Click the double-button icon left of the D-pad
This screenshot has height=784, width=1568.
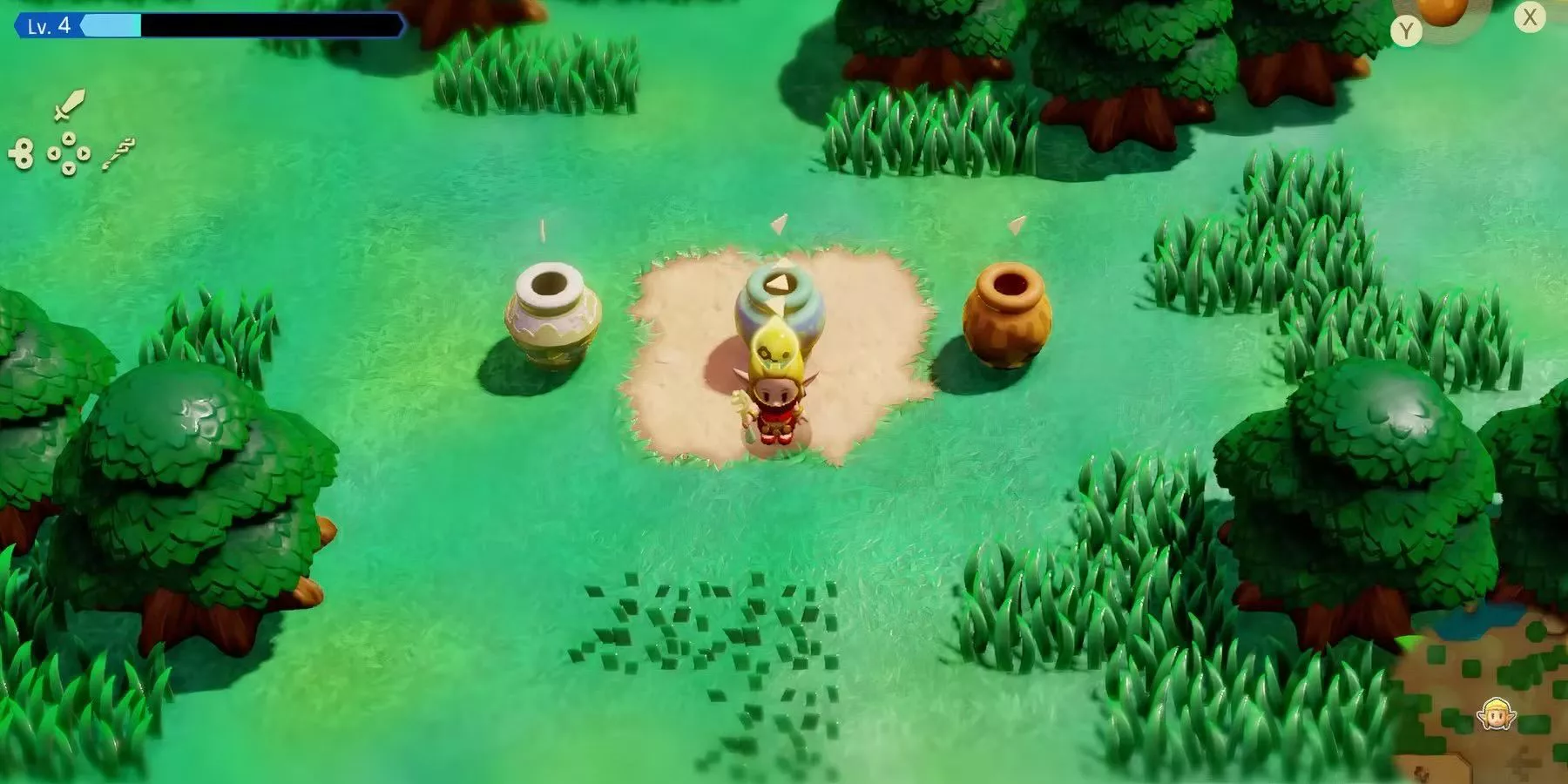click(x=24, y=152)
